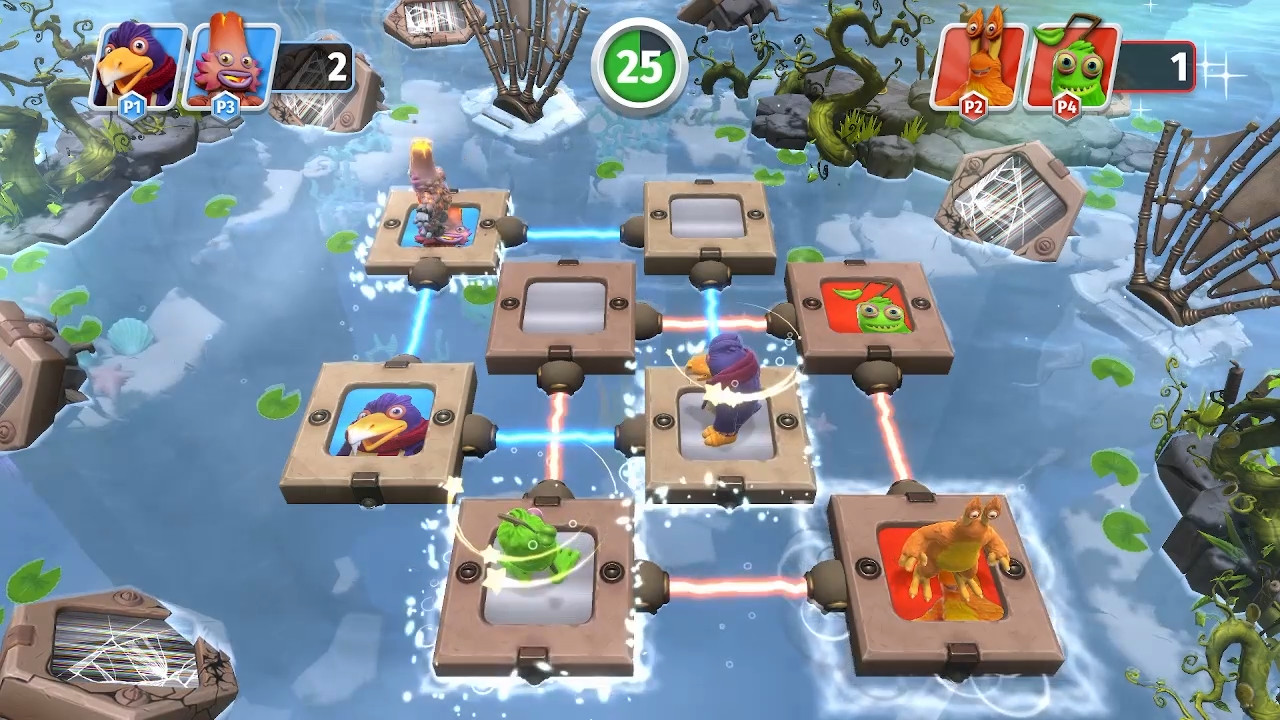This screenshot has height=720, width=1280.
Task: Select the purple bird standing on the center tile
Action: pyautogui.click(x=725, y=400)
